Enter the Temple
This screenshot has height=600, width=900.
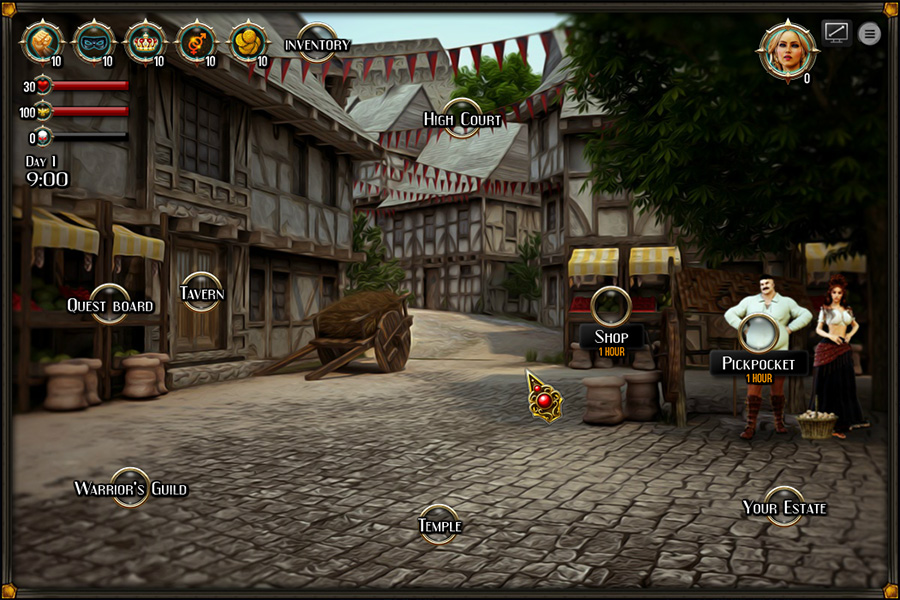pos(439,525)
